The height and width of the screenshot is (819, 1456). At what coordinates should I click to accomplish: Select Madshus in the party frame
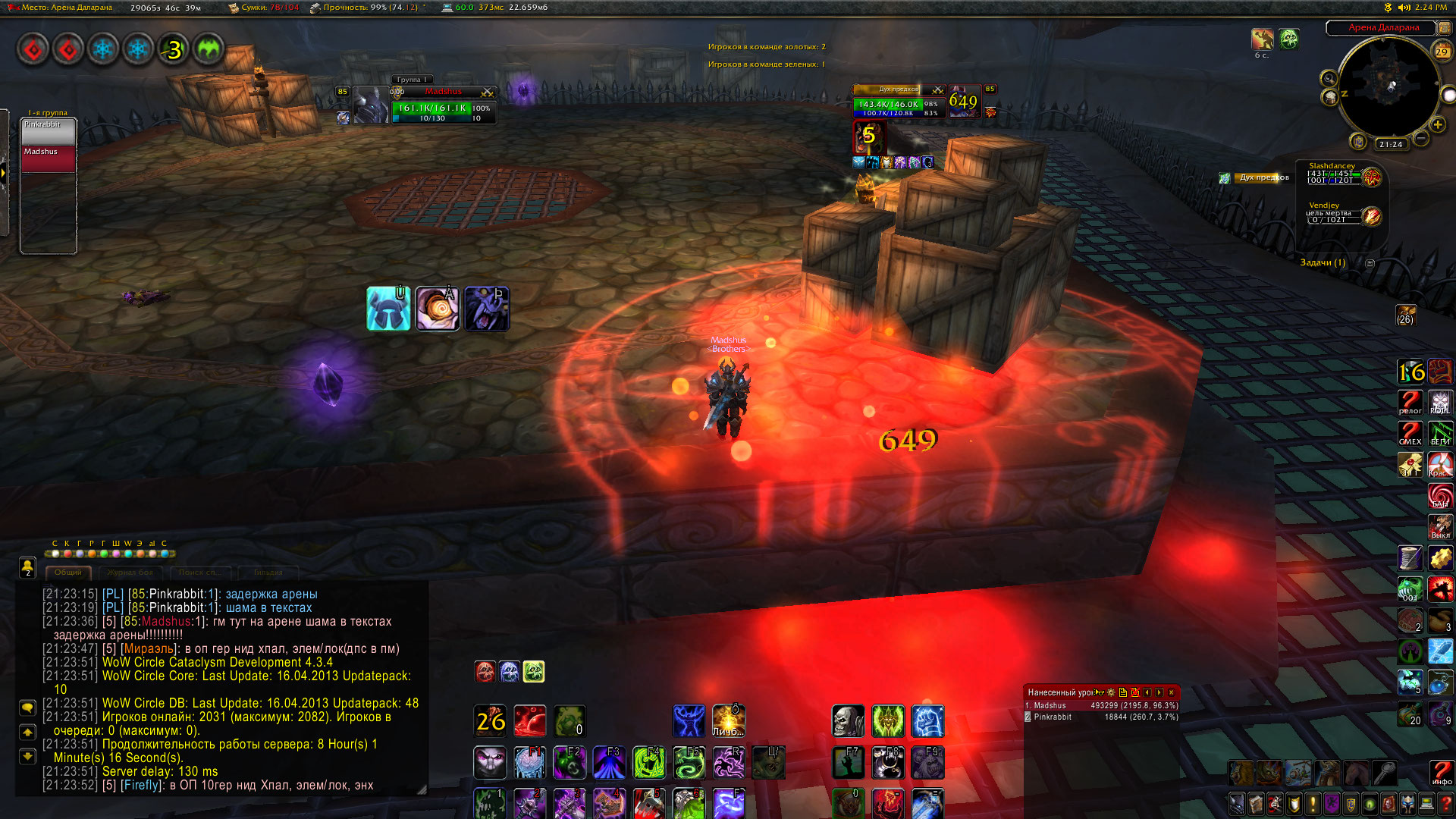pyautogui.click(x=49, y=158)
